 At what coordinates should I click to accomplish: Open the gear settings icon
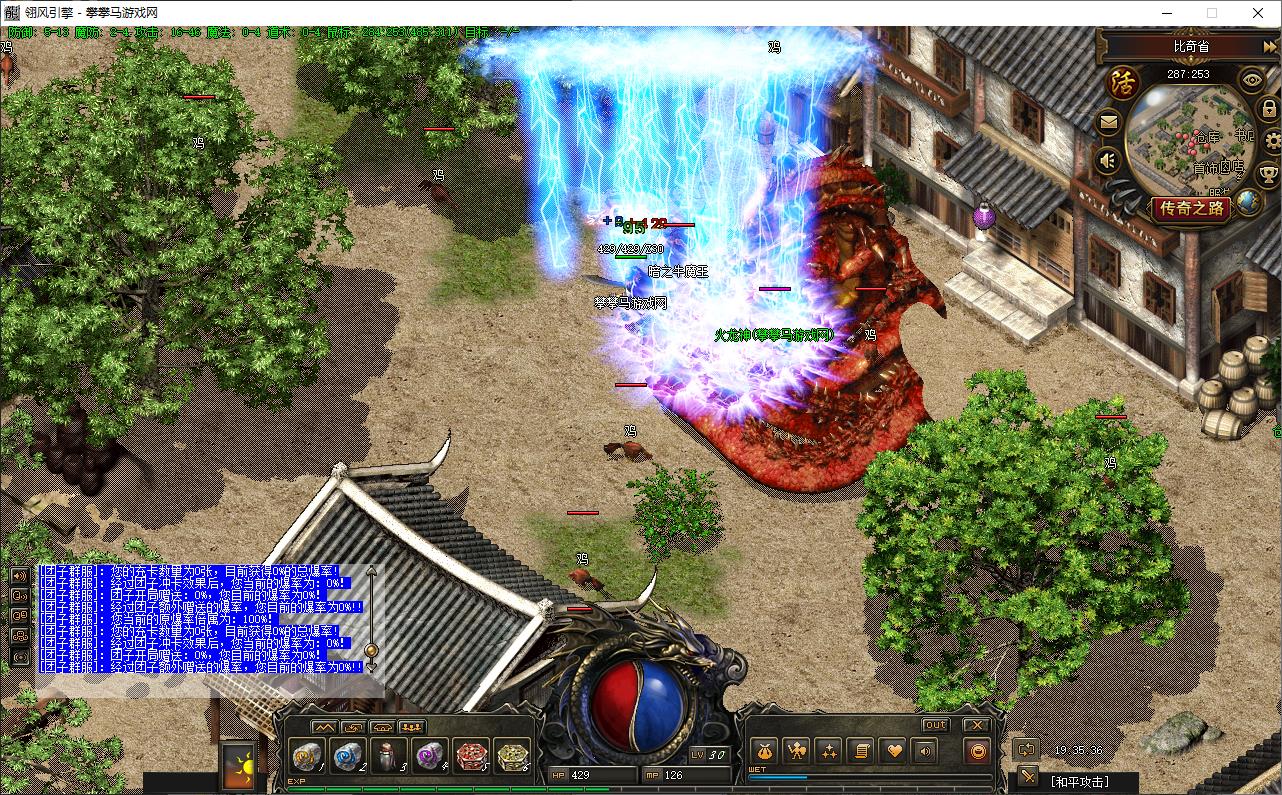click(x=1272, y=139)
